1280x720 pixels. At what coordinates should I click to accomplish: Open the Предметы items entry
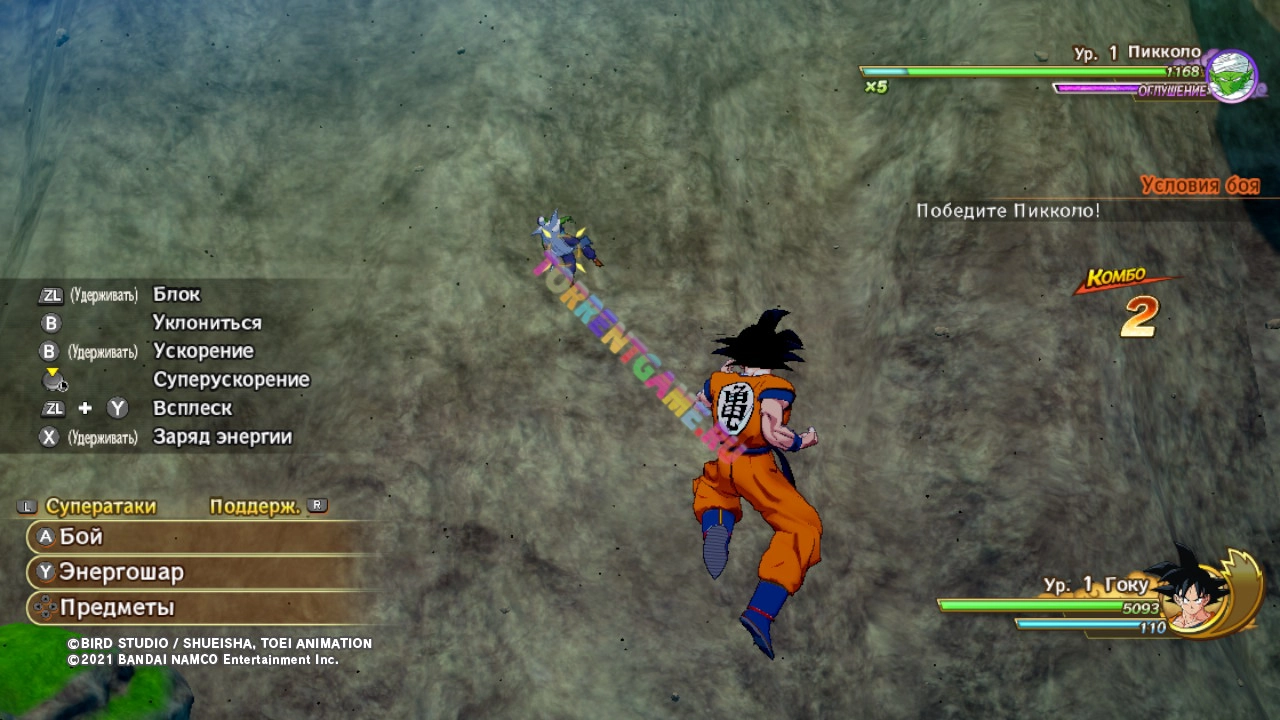pyautogui.click(x=116, y=607)
